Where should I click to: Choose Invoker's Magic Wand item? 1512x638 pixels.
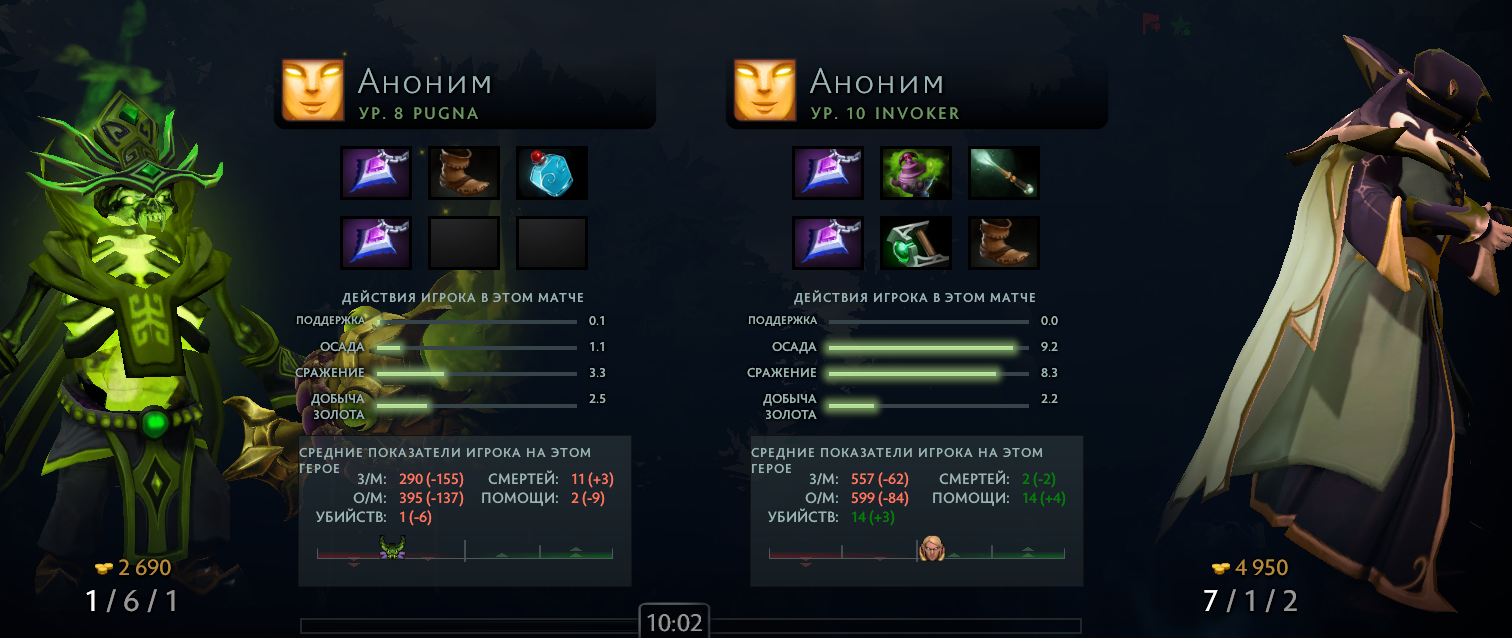point(1004,173)
